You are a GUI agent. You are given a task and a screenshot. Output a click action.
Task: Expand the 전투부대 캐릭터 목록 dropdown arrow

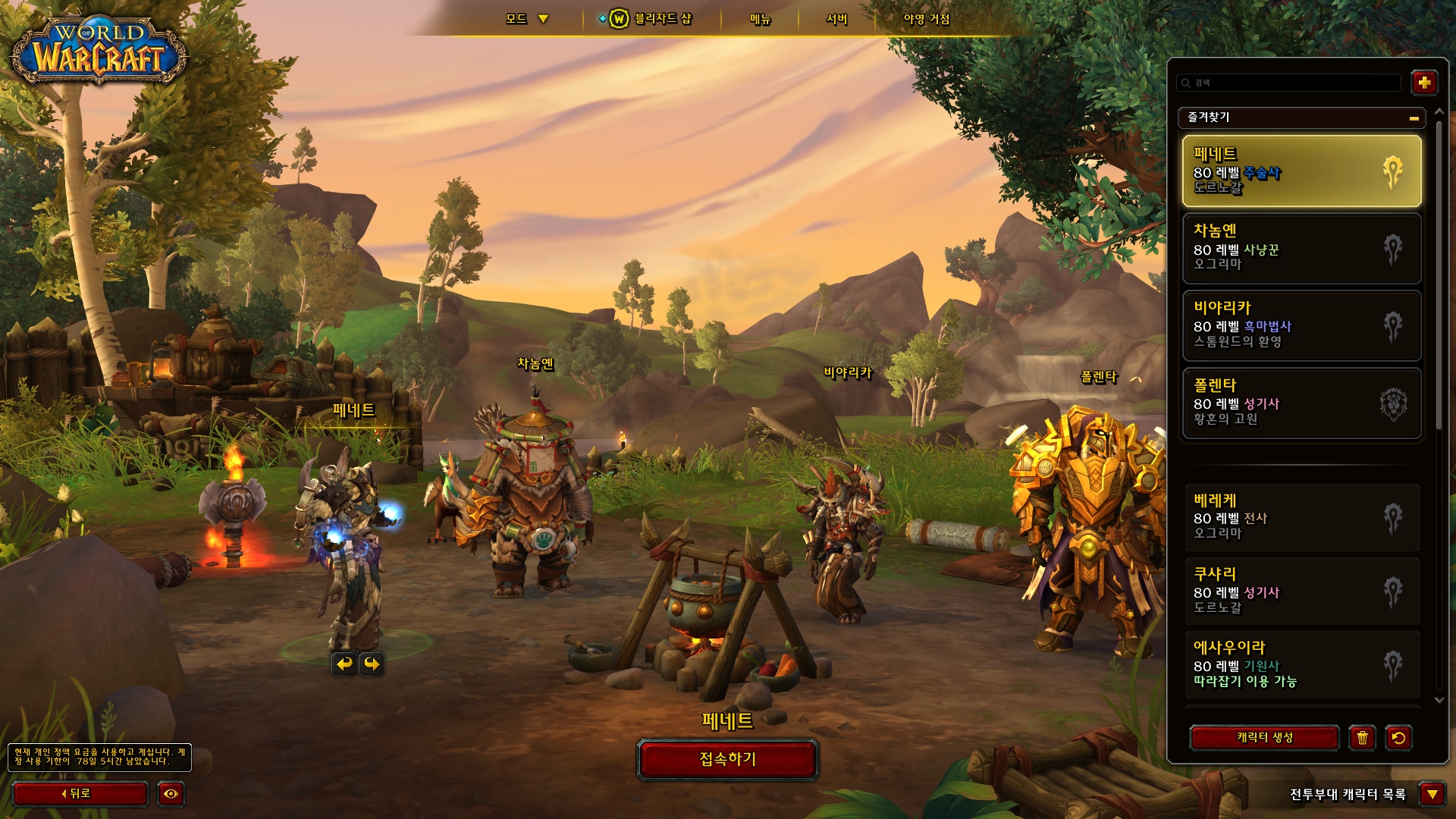click(1432, 794)
